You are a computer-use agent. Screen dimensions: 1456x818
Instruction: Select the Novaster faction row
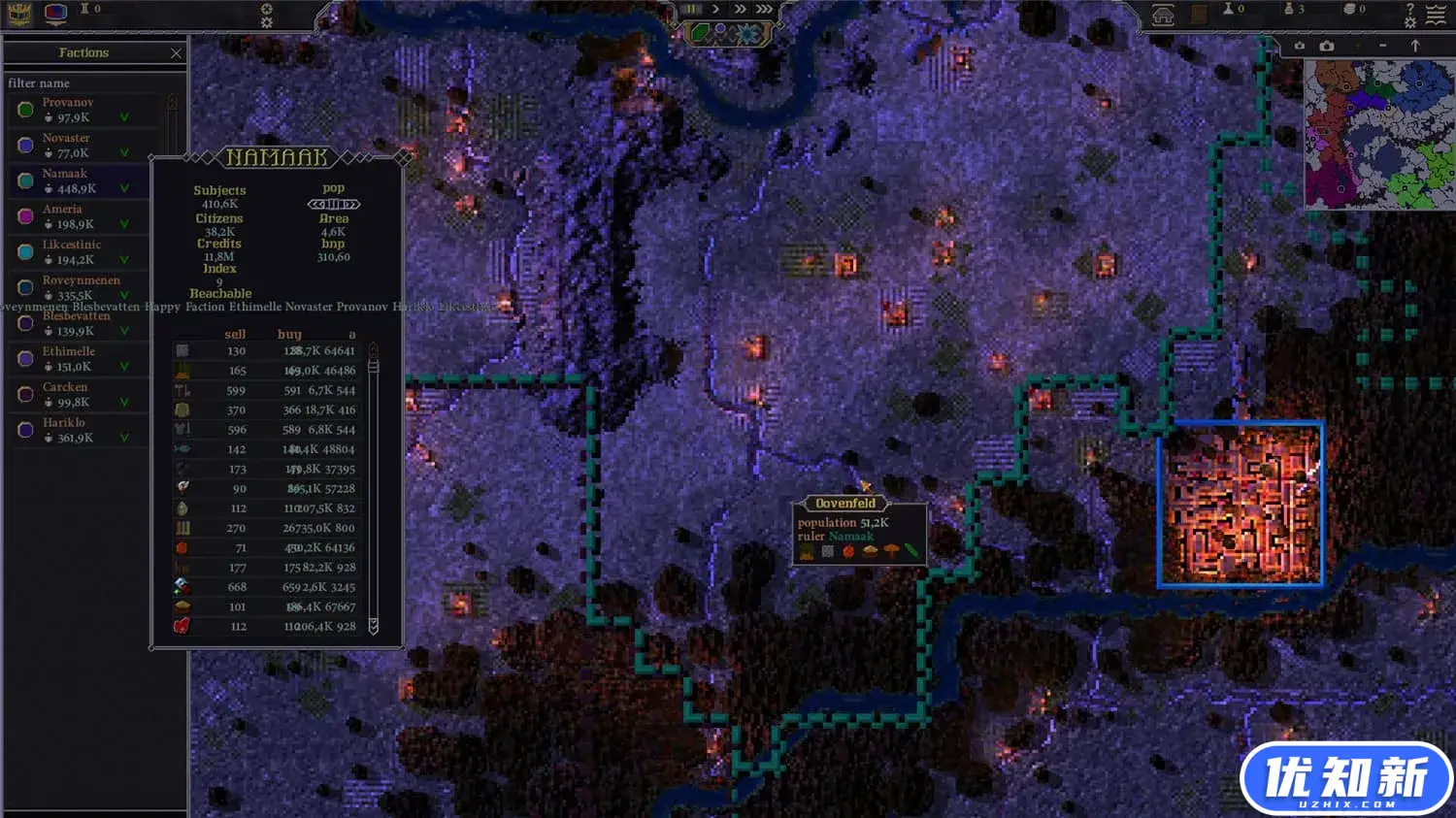click(78, 146)
